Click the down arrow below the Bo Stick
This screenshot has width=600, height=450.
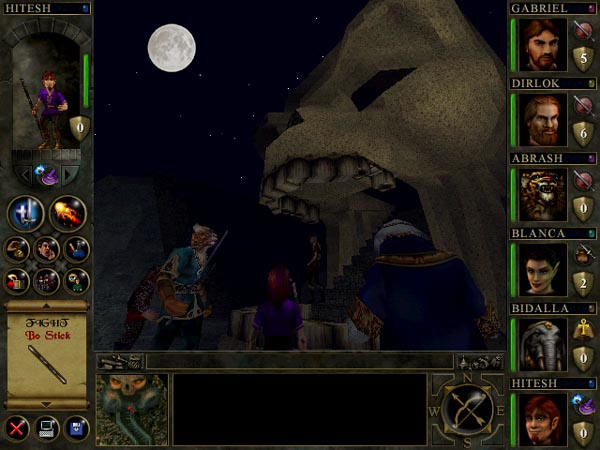[x=47, y=403]
